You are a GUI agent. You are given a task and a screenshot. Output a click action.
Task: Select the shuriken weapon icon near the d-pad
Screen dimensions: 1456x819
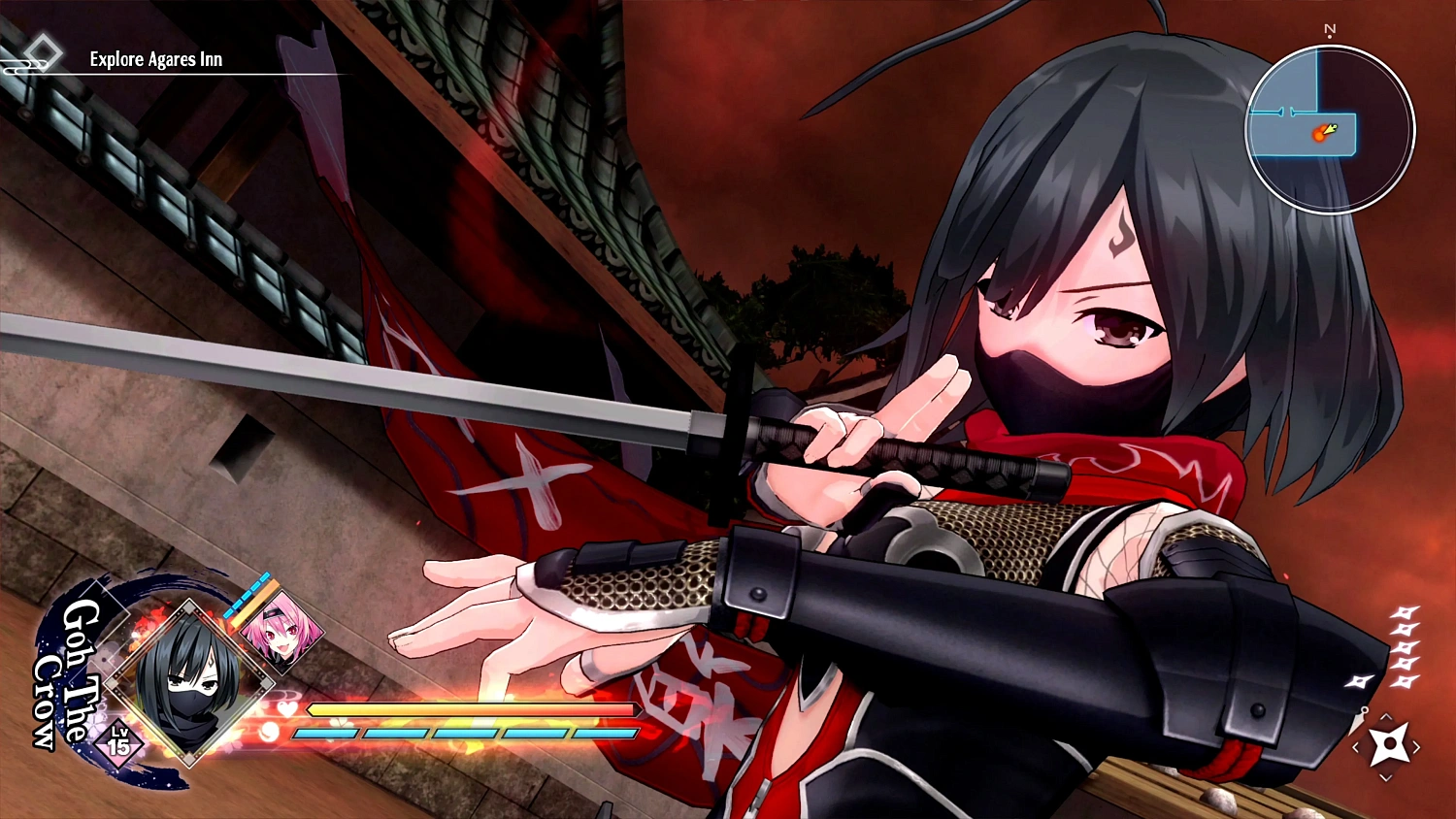pos(1391,744)
